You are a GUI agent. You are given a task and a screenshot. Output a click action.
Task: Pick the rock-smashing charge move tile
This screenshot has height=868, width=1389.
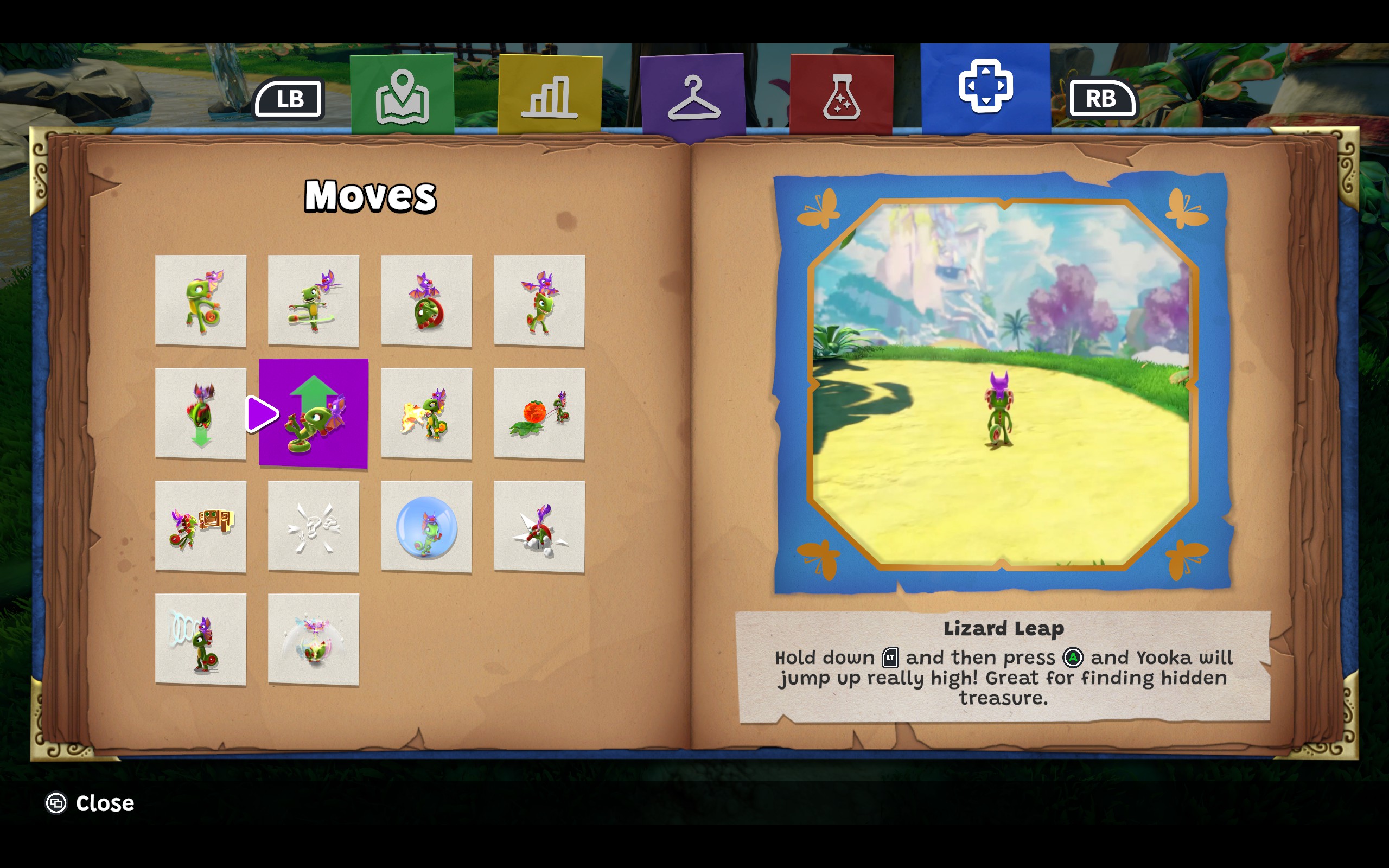(539, 526)
